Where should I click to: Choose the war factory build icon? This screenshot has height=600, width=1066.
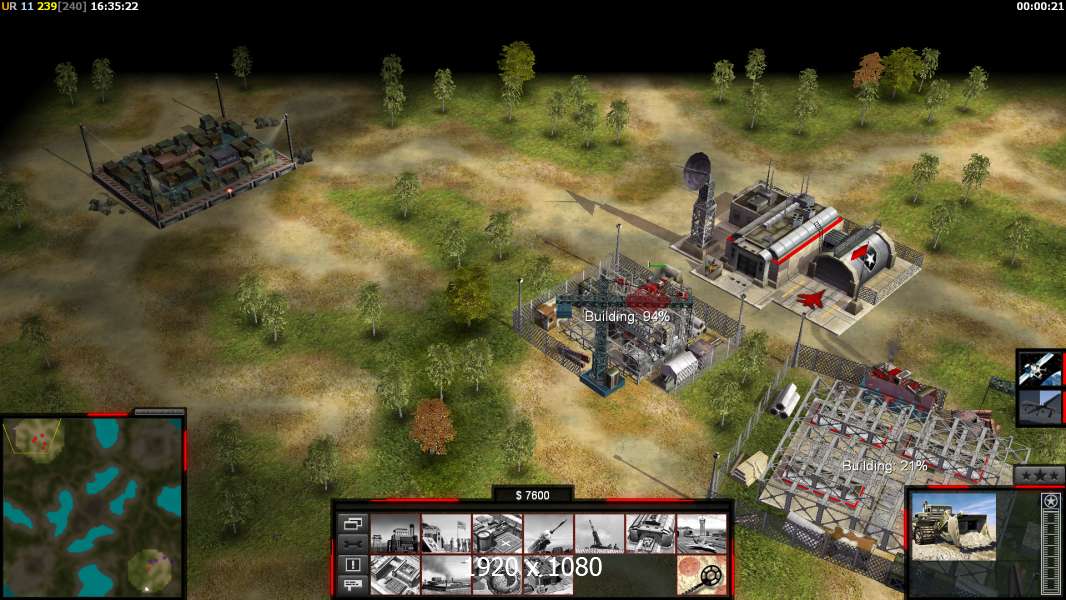tap(650, 533)
